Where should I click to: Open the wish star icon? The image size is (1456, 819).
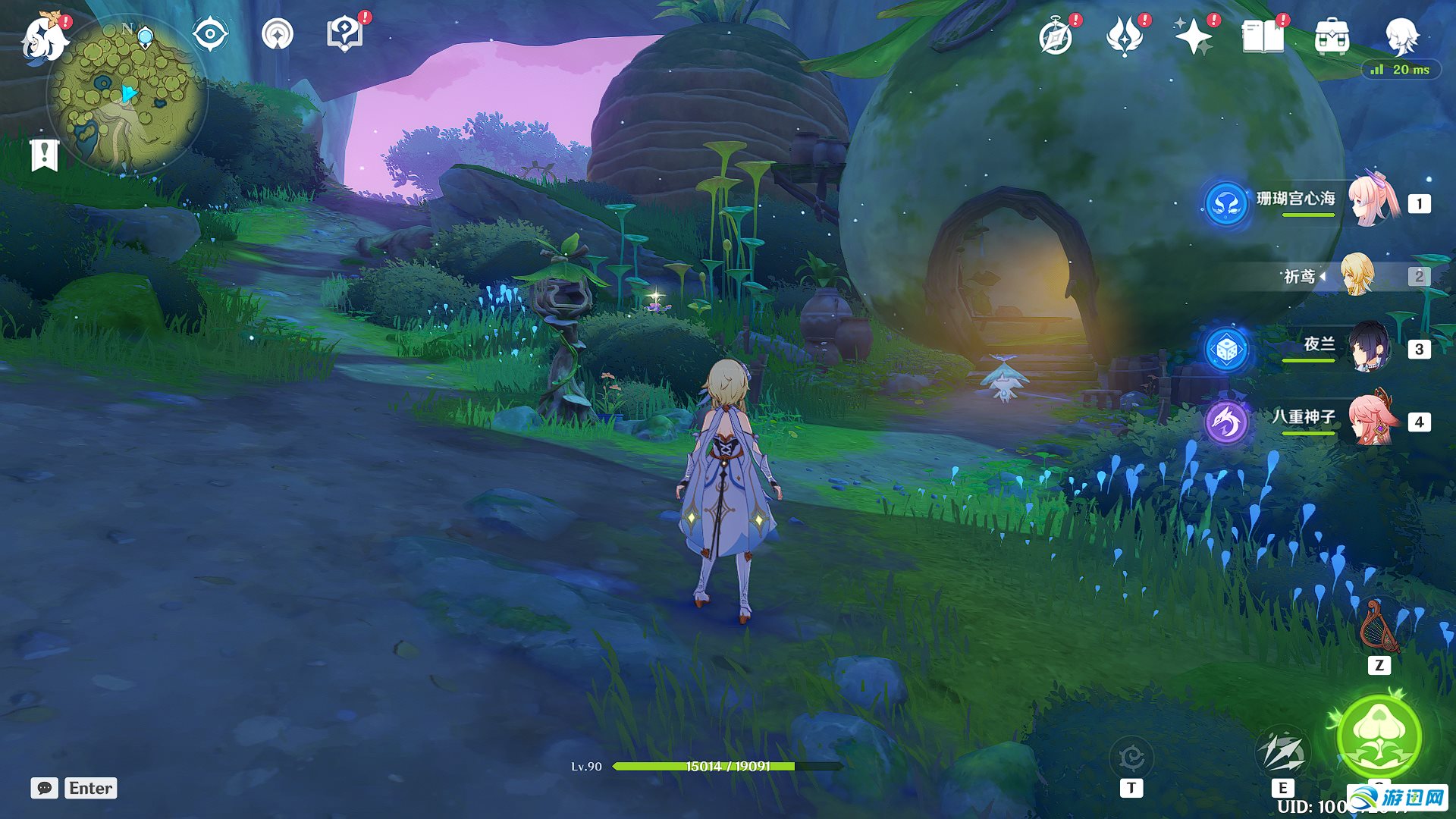tap(1193, 36)
